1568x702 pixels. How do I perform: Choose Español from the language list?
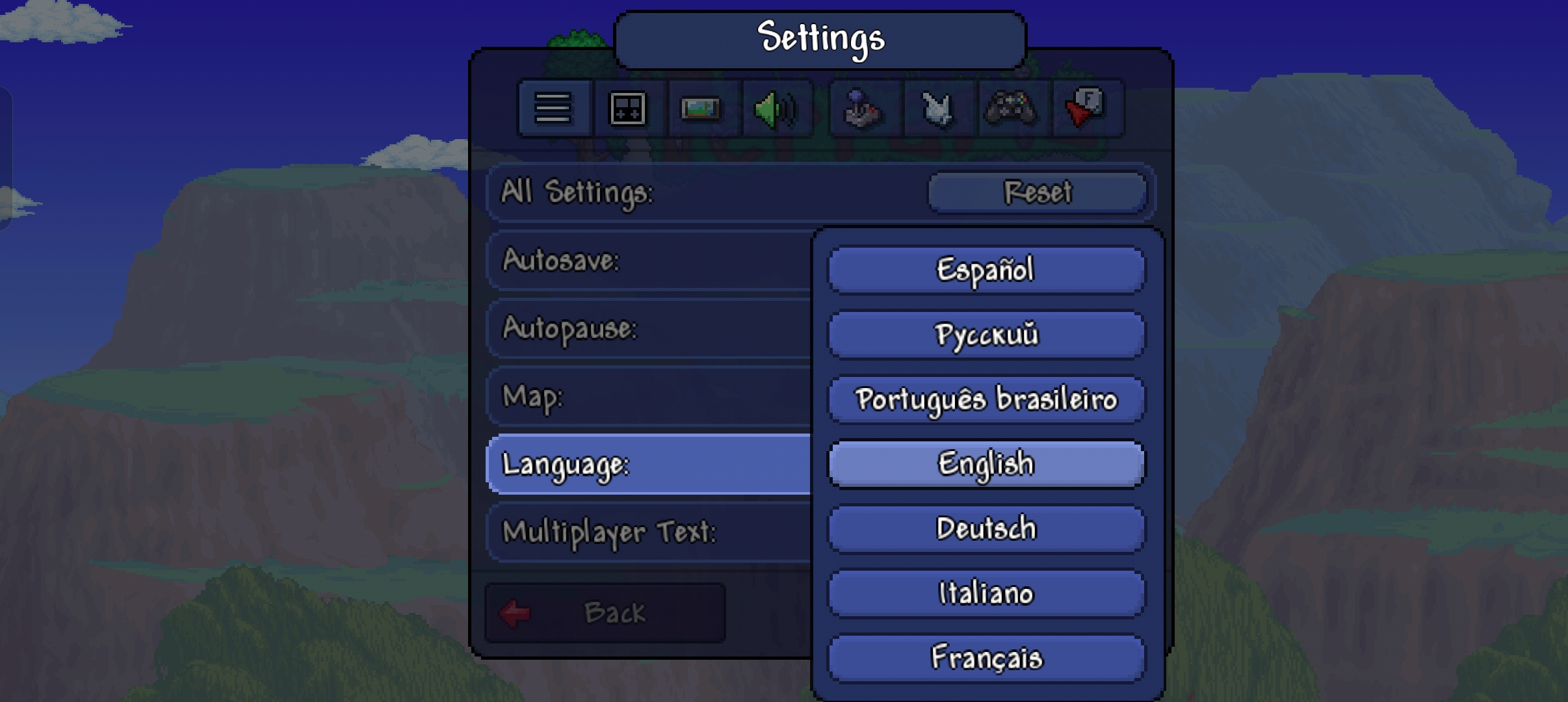[x=986, y=270]
